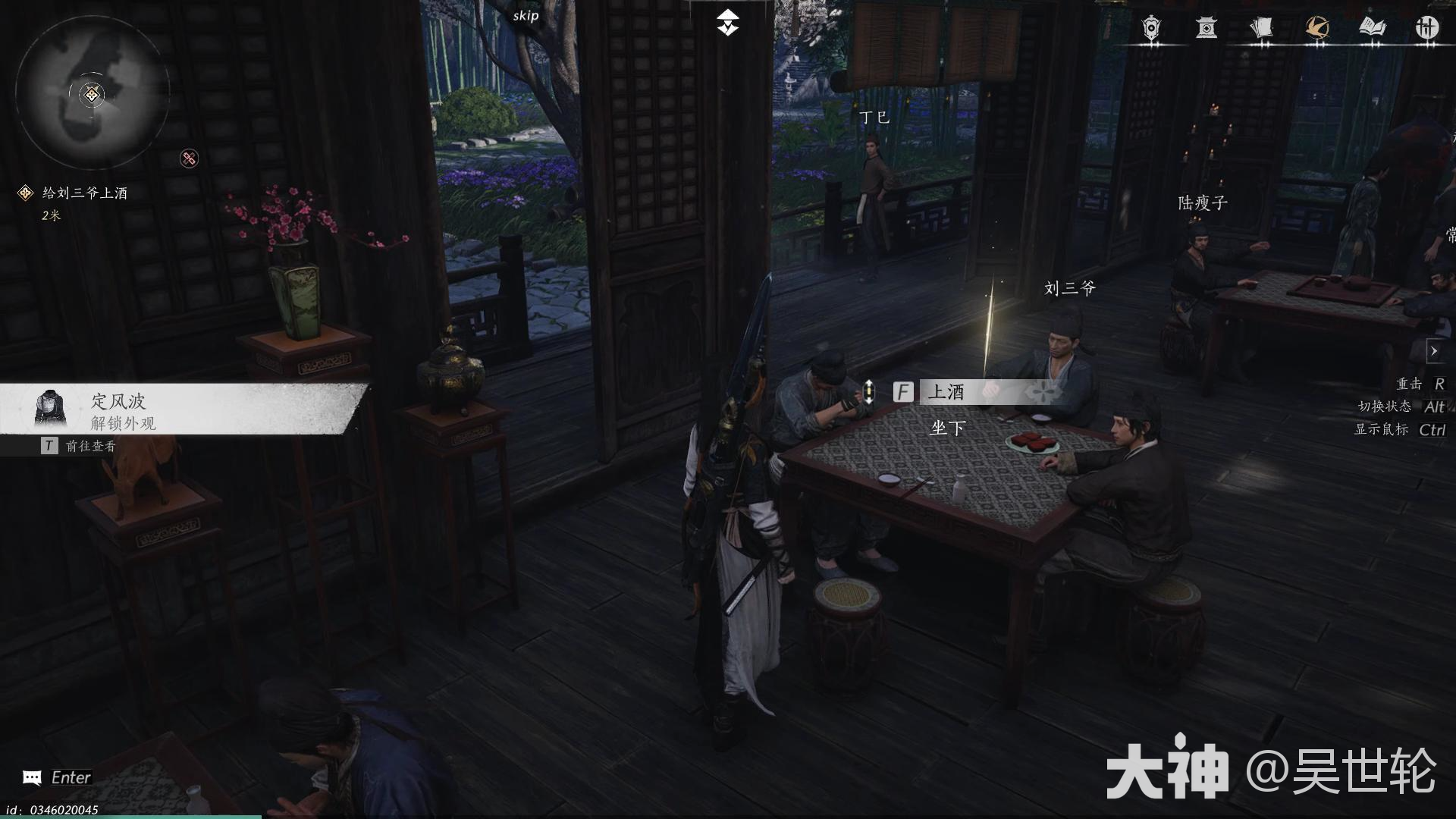The height and width of the screenshot is (819, 1456).
Task: Click the skip button at top of screen
Action: [x=525, y=14]
